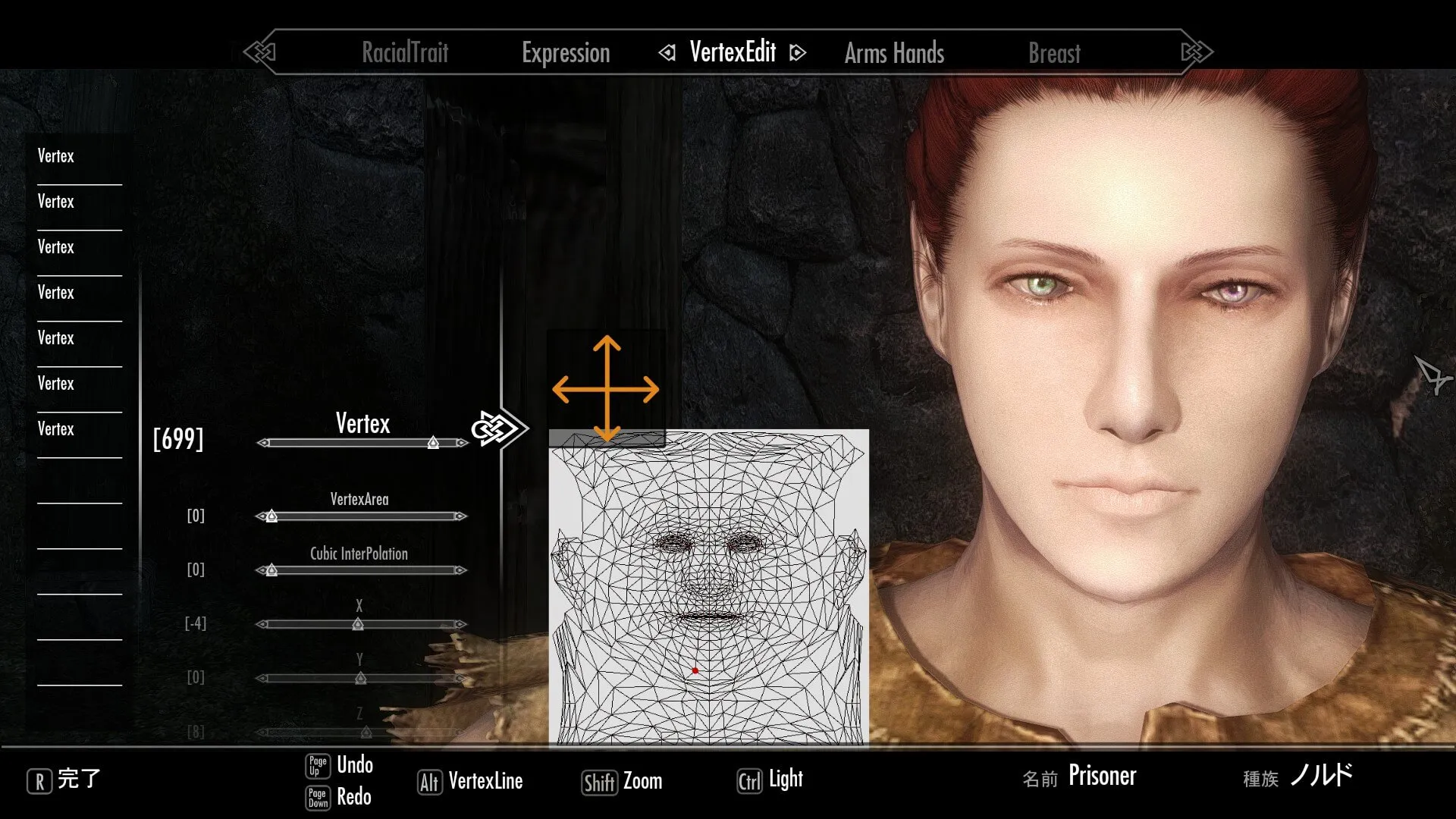Switch to the RacialTrait tab
The height and width of the screenshot is (819, 1456).
tap(405, 52)
